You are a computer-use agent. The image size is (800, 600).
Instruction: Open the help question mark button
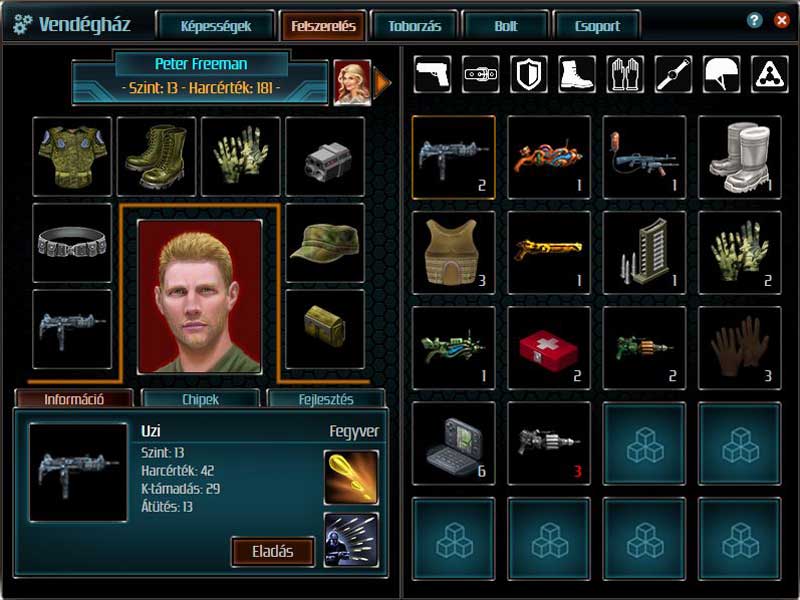point(755,20)
